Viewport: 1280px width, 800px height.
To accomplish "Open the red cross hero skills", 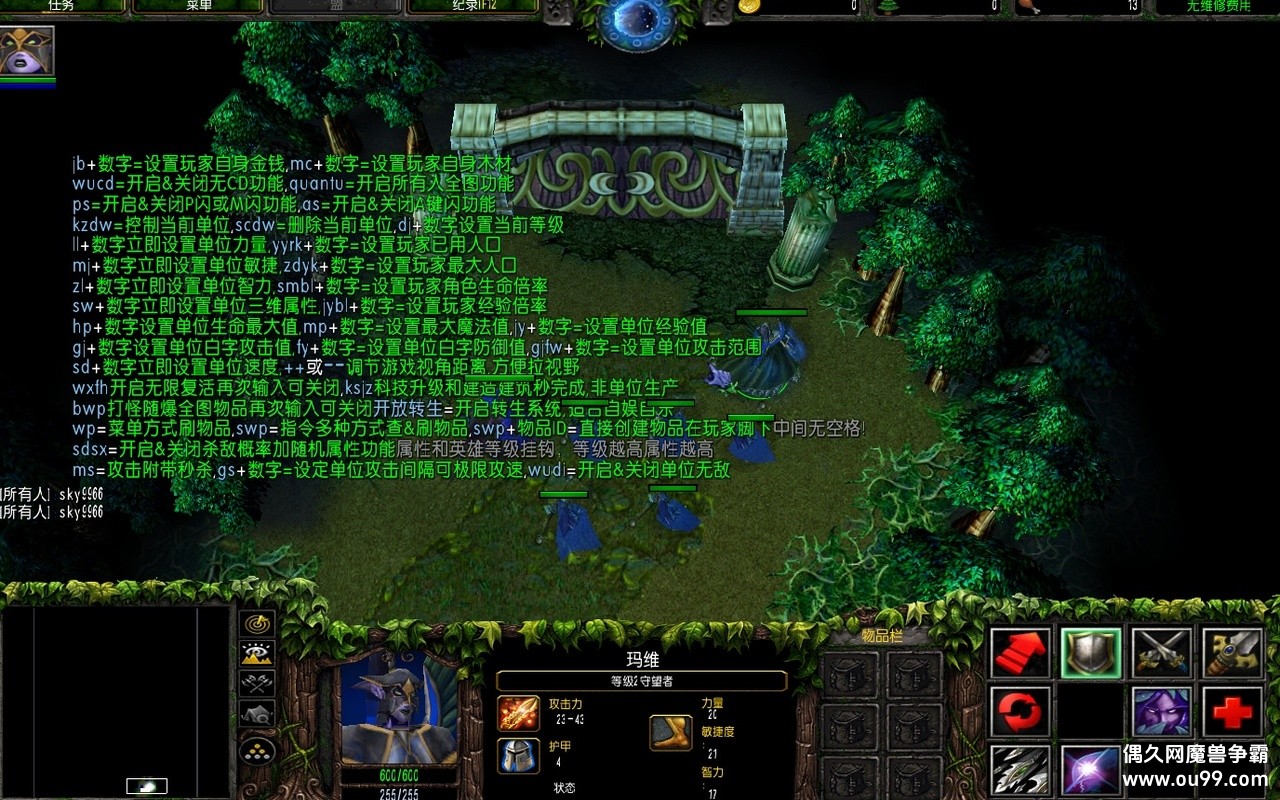I will pyautogui.click(x=1232, y=712).
